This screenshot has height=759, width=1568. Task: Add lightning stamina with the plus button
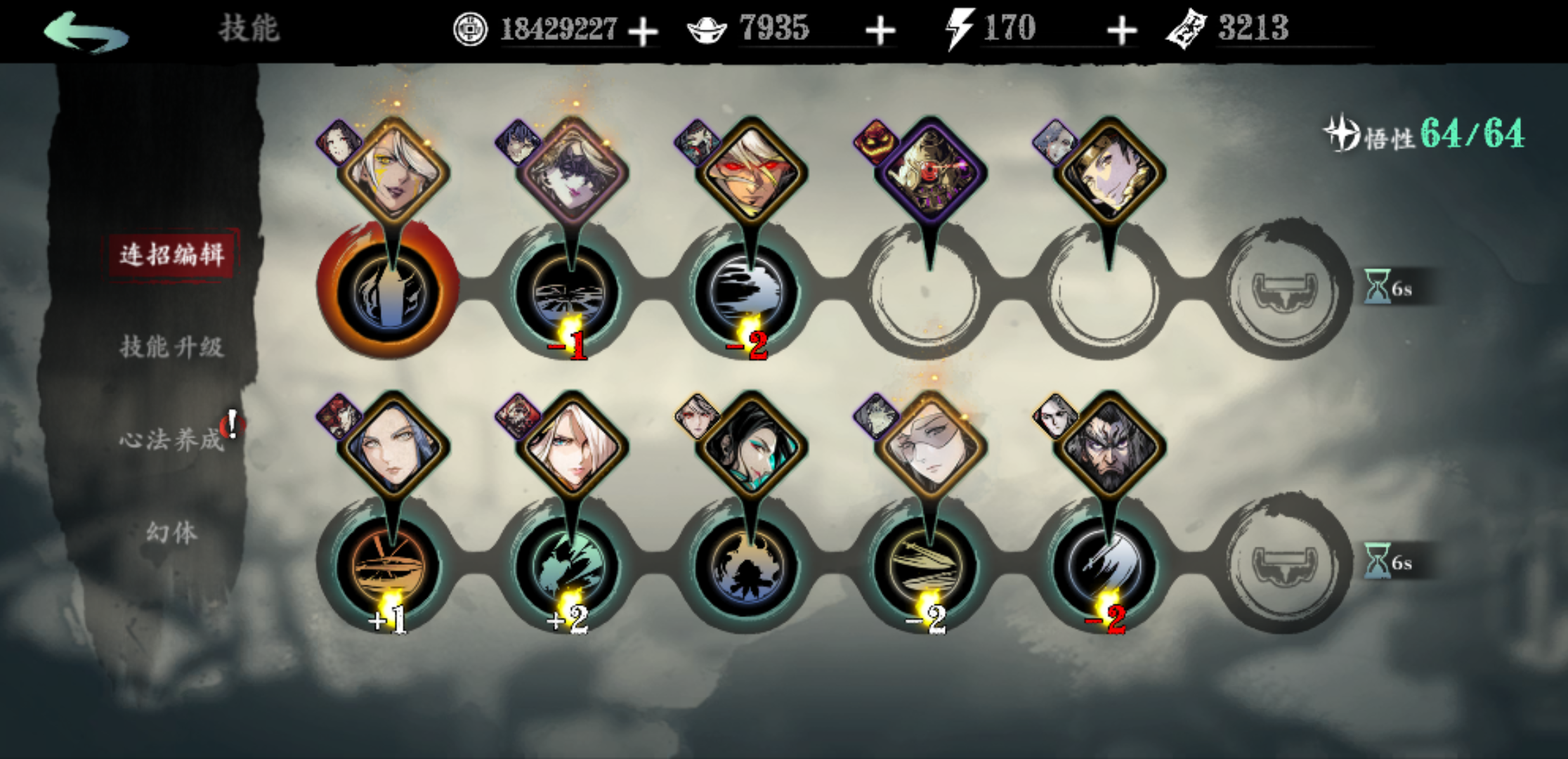pos(1121,32)
